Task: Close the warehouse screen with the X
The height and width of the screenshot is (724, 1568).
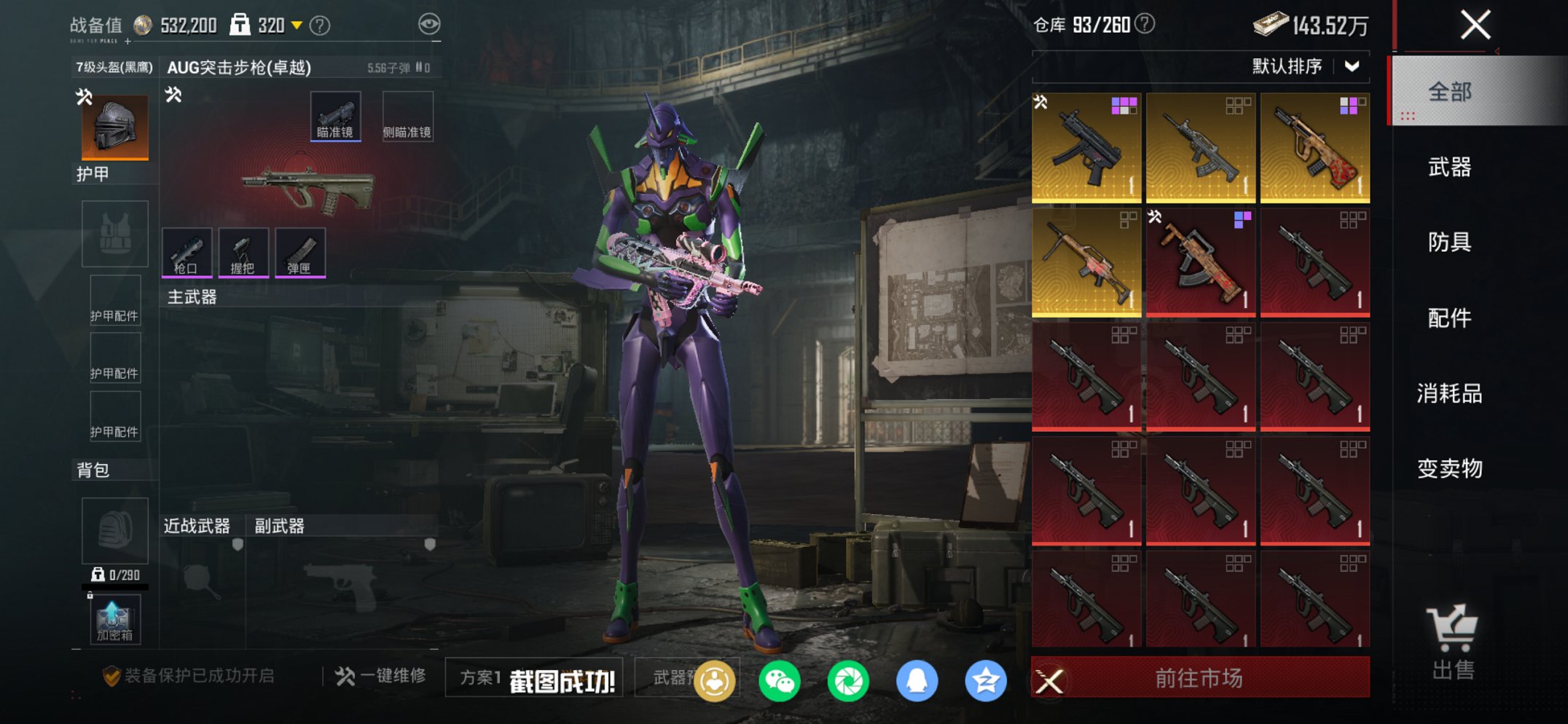Action: [1475, 25]
